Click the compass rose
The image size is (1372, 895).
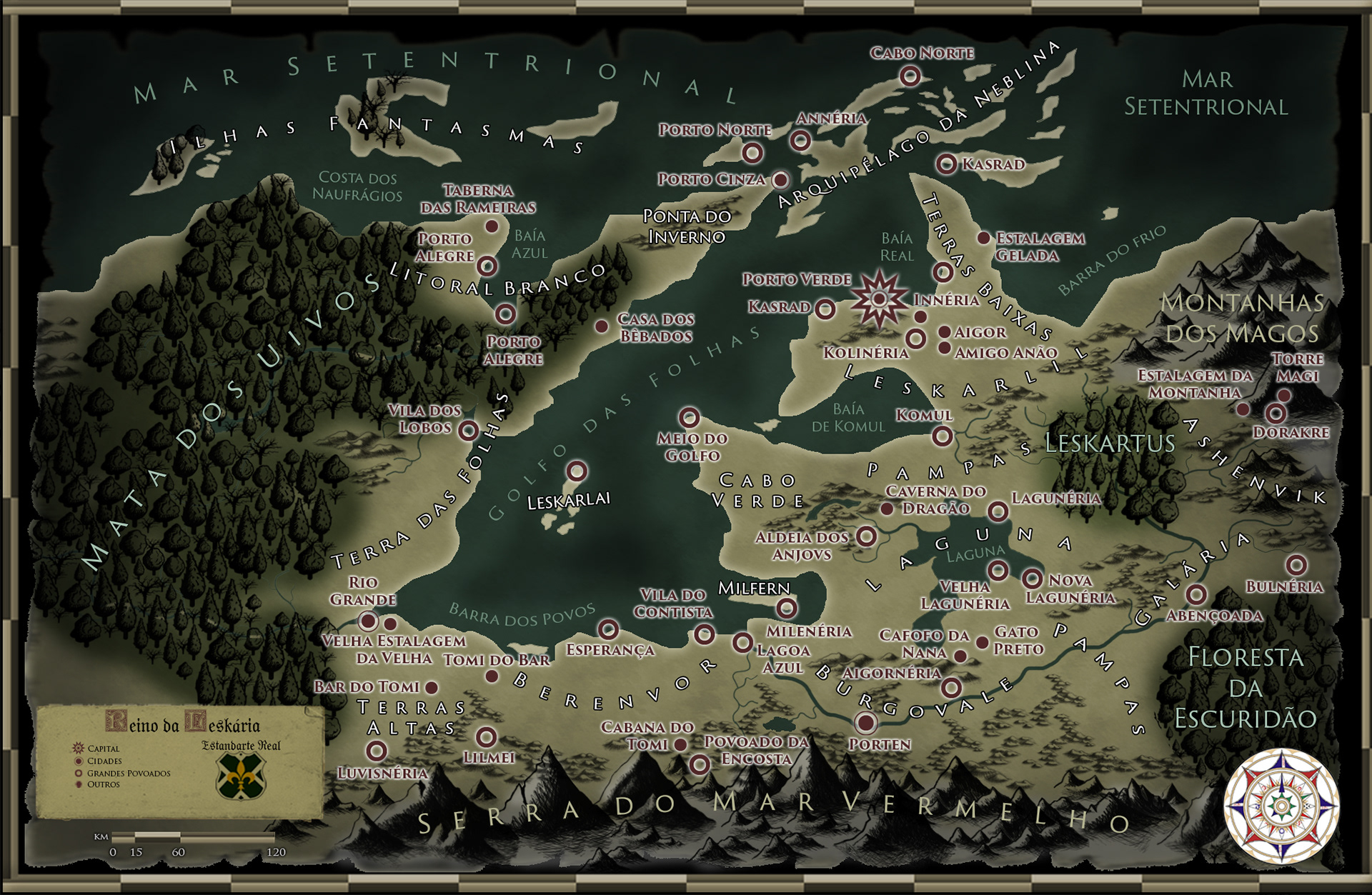click(x=1282, y=806)
